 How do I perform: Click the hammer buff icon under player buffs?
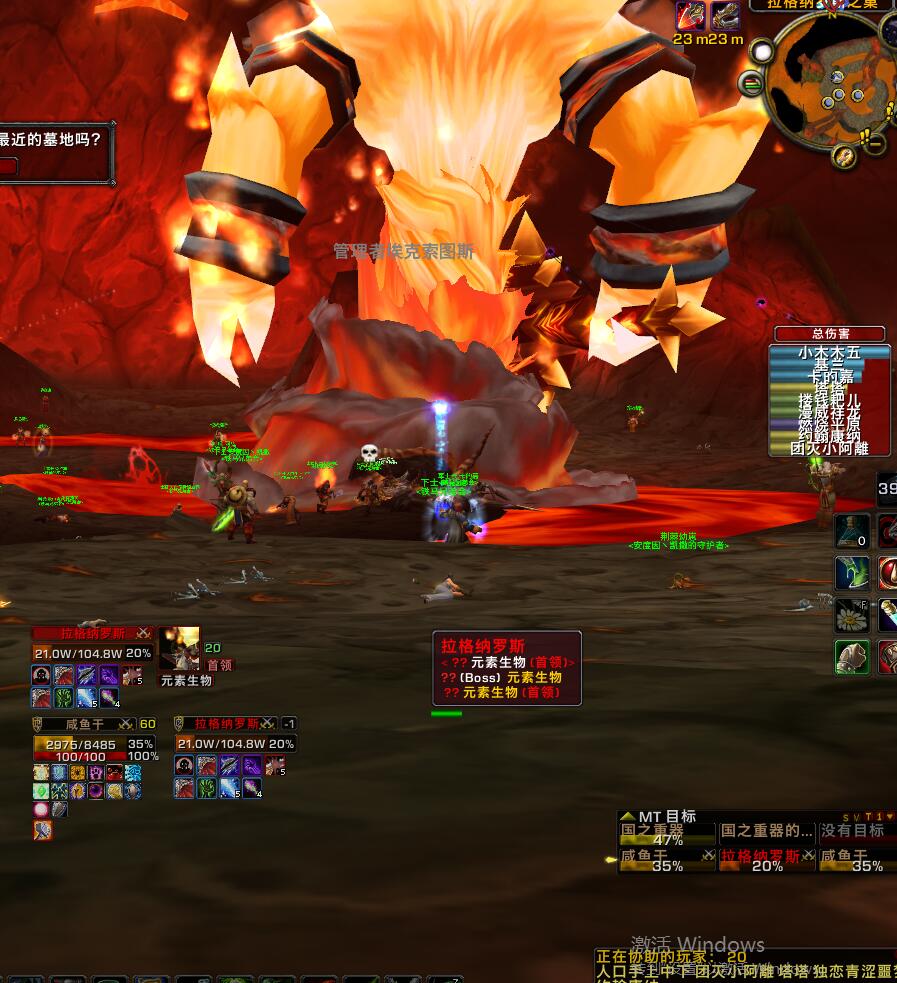[42, 830]
